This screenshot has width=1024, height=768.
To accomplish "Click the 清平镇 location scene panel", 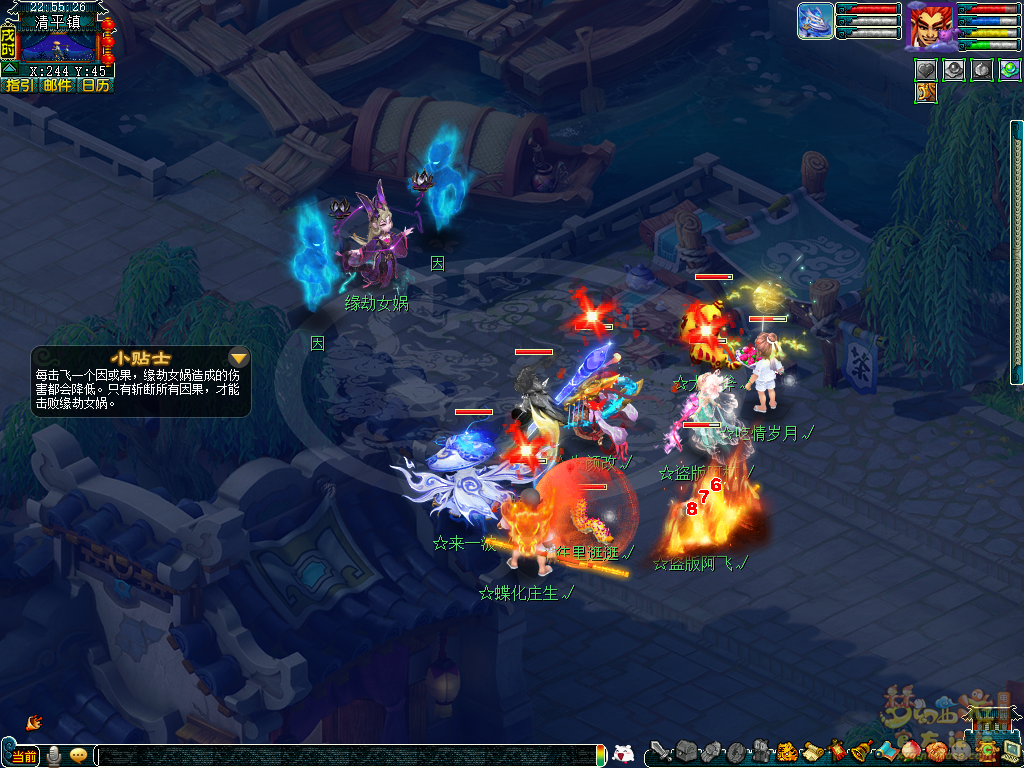I will coord(57,45).
